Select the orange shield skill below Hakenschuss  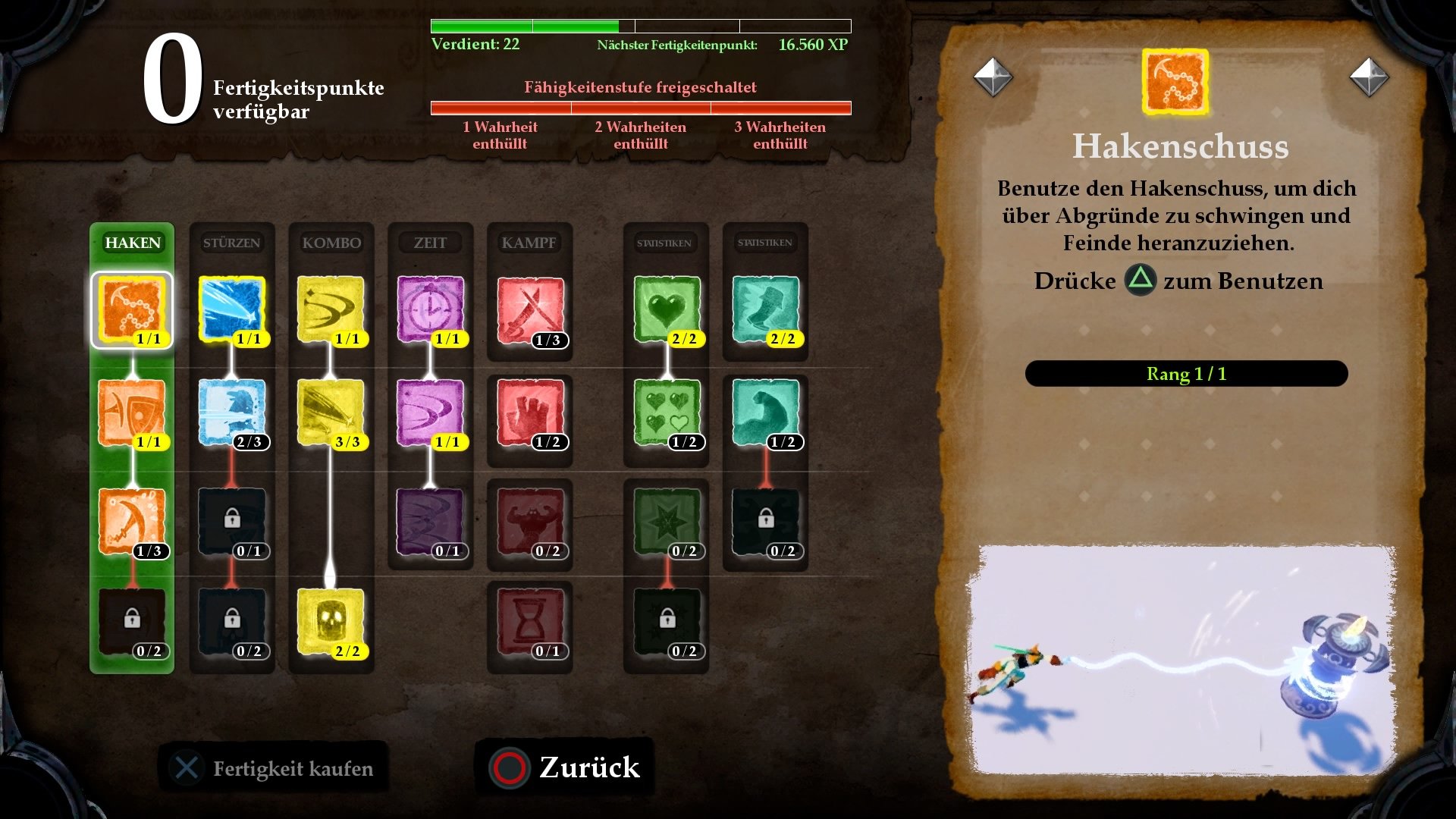click(x=132, y=413)
